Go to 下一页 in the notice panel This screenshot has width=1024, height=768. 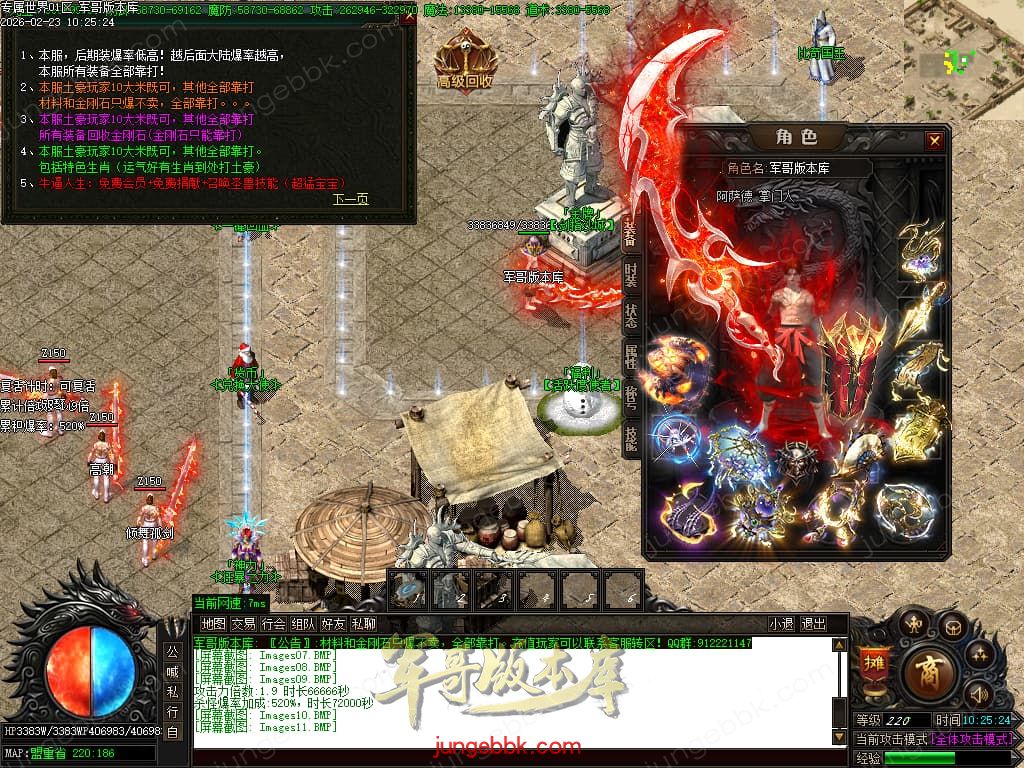(350, 199)
